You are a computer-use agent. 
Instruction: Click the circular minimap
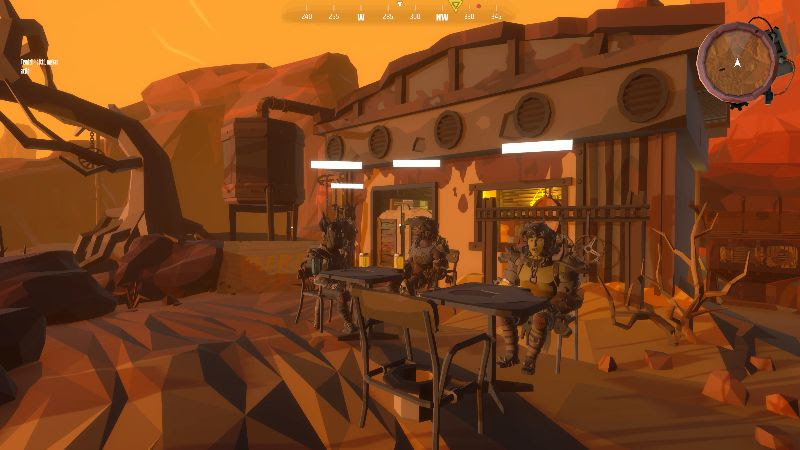tap(736, 62)
